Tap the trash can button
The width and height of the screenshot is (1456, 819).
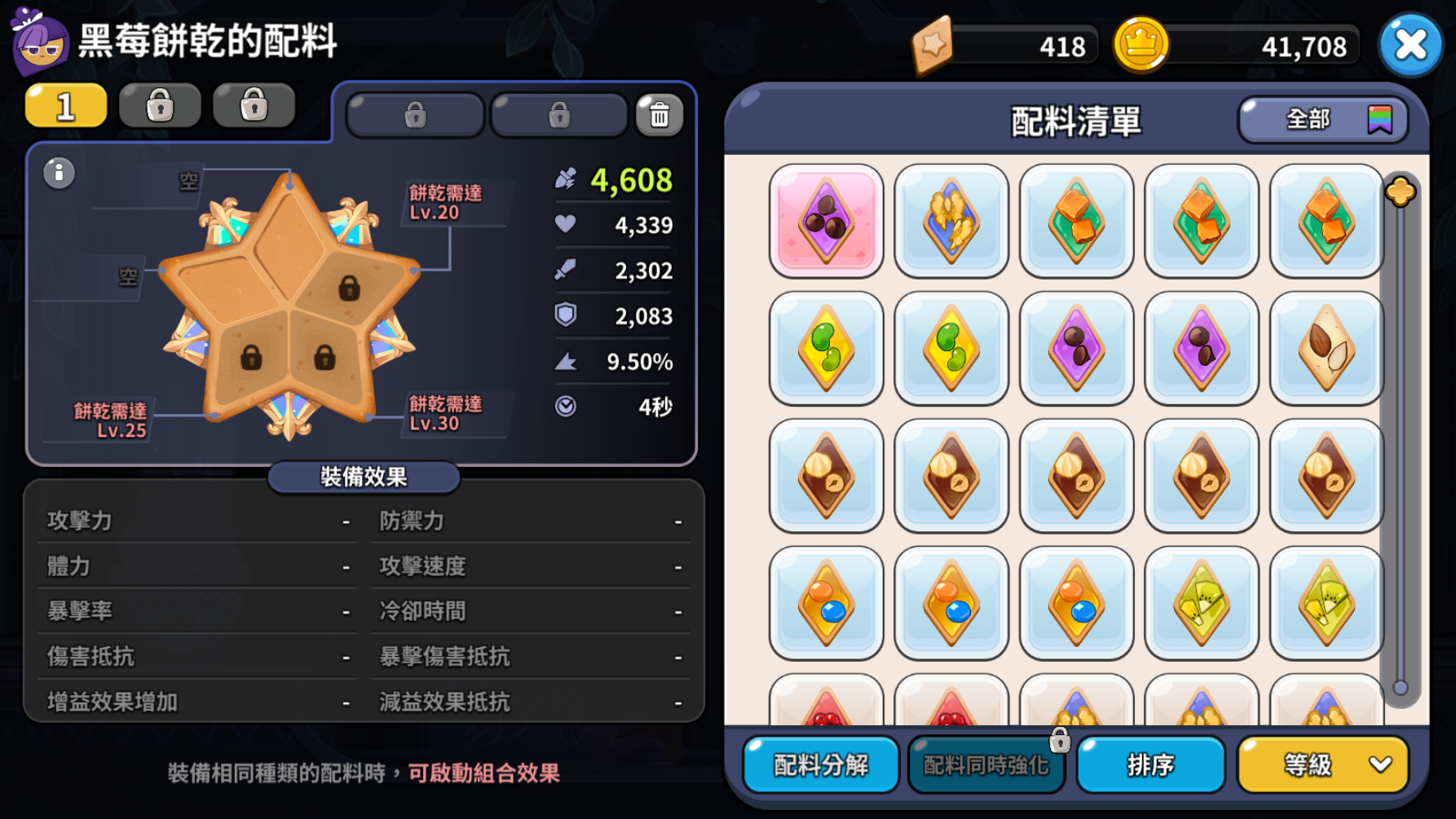click(x=659, y=115)
